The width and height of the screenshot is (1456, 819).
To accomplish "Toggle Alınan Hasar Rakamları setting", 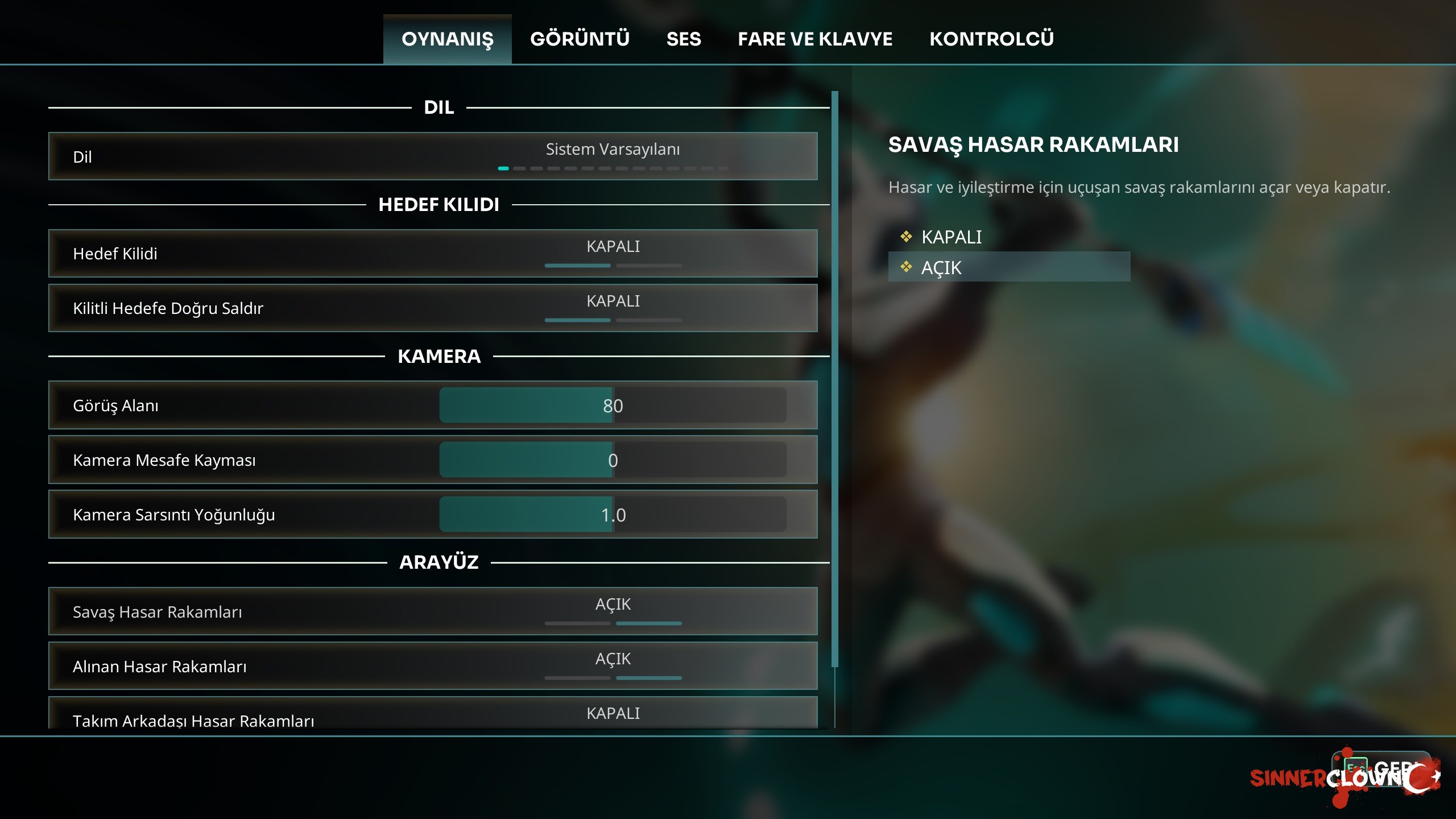I will click(x=613, y=666).
